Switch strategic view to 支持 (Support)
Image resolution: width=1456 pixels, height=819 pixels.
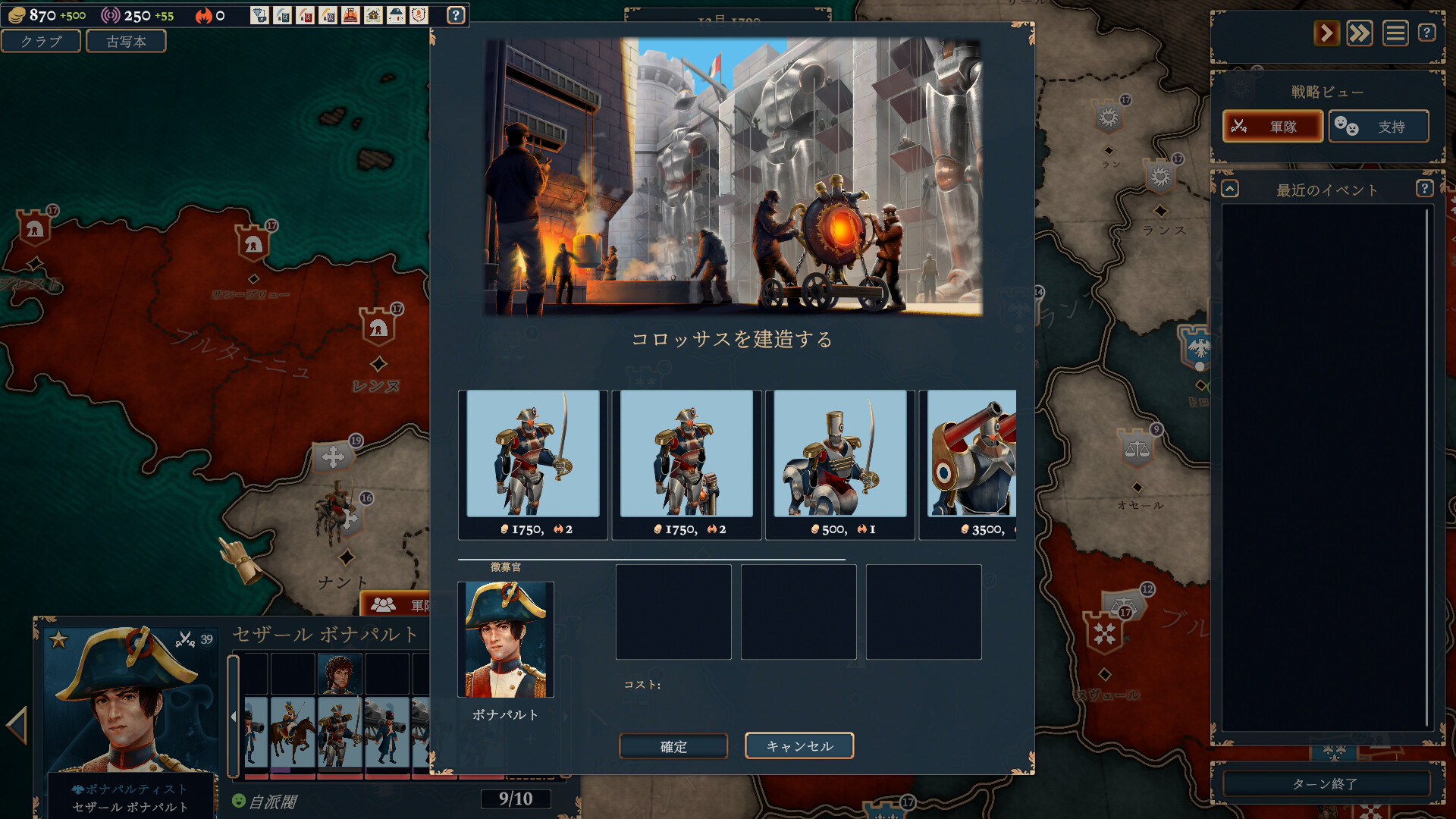point(1378,127)
